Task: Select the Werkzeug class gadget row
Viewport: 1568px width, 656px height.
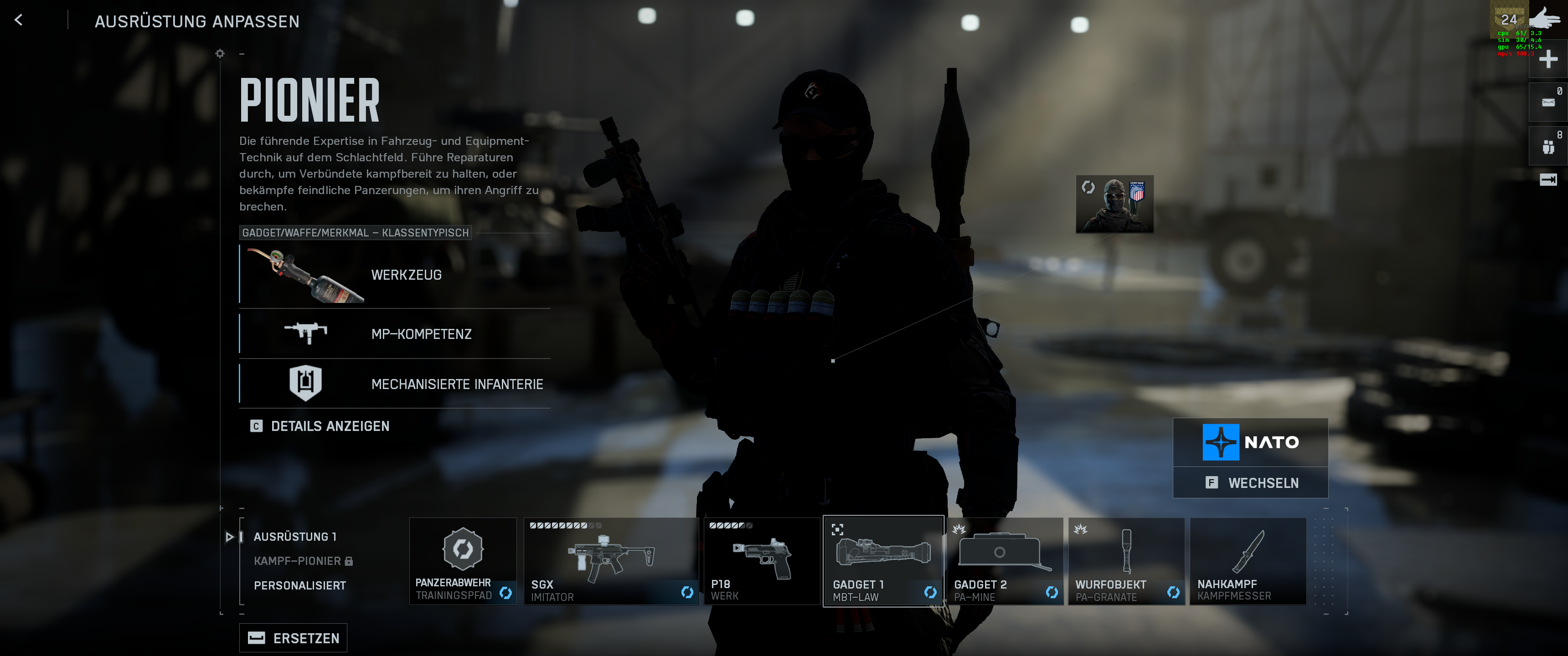Action: click(x=394, y=274)
